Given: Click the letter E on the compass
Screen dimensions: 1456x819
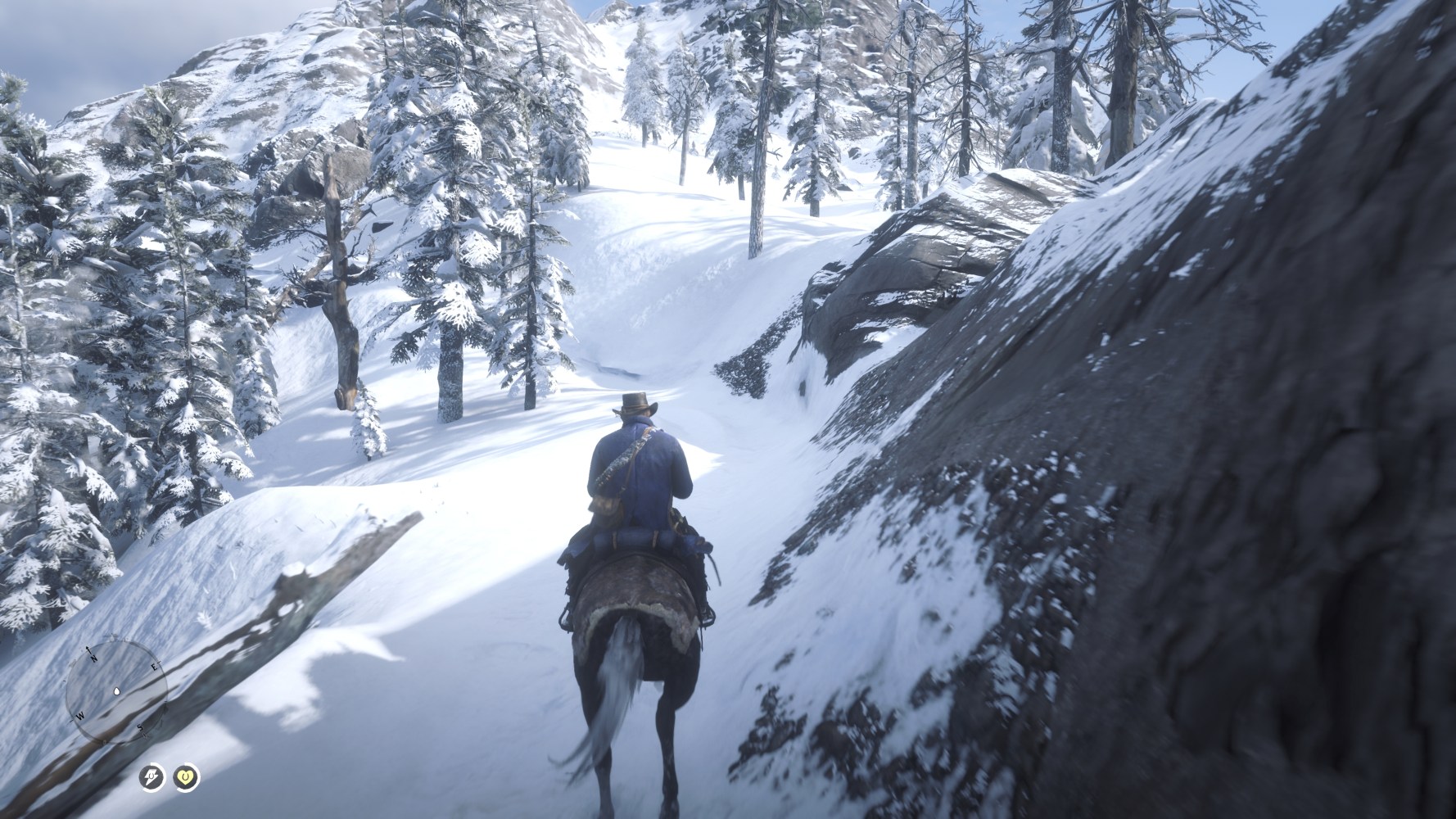Looking at the screenshot, I should coord(155,667).
